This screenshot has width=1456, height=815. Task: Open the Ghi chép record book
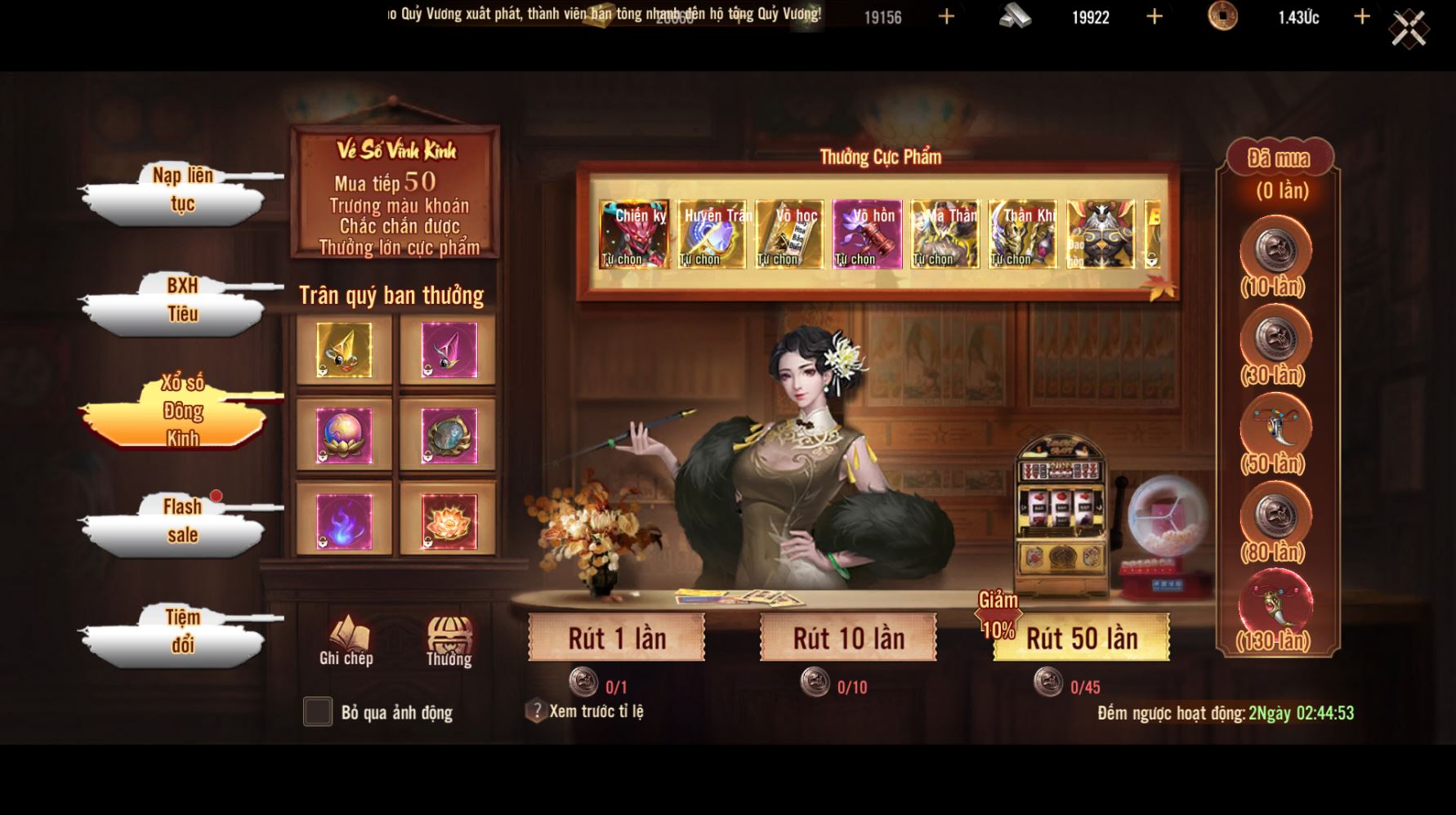(x=346, y=641)
